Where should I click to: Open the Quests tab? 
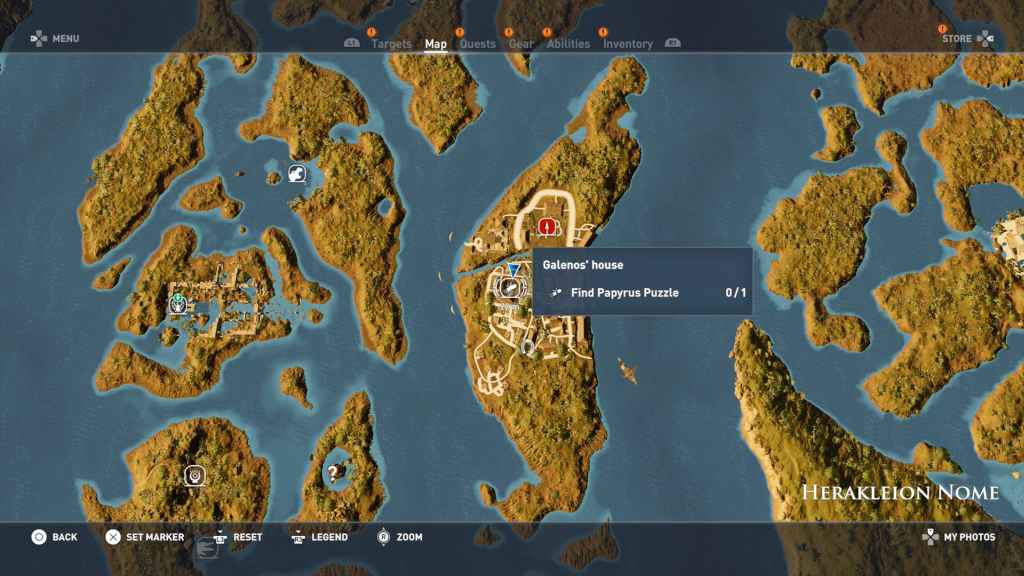point(478,44)
